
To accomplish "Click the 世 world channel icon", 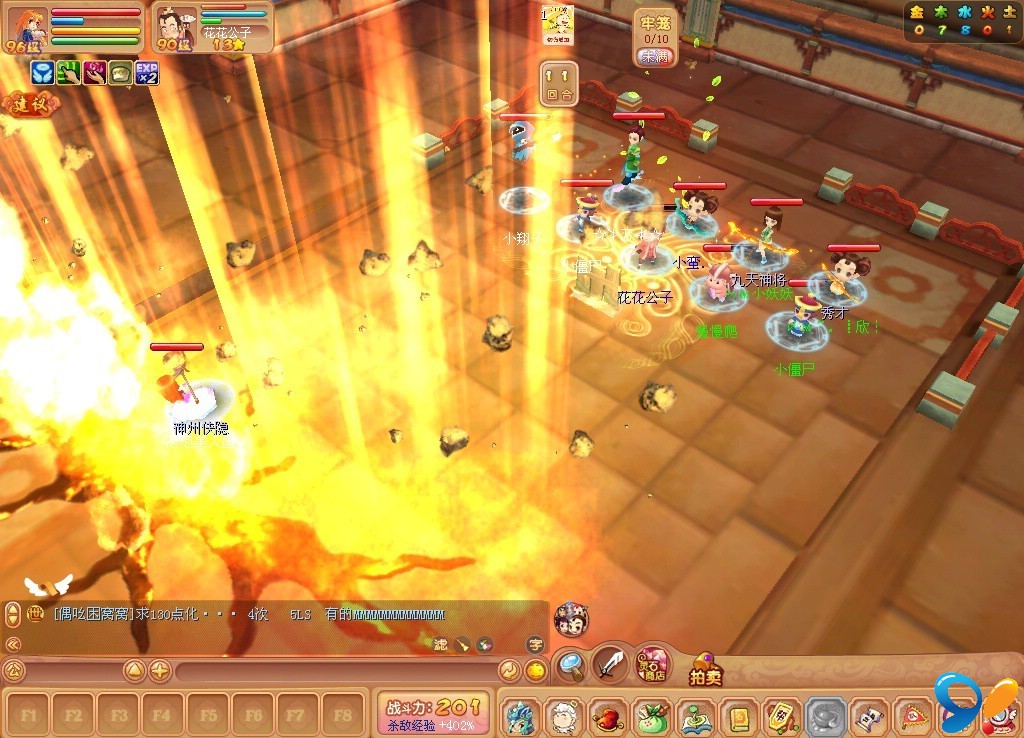I will [x=35, y=615].
